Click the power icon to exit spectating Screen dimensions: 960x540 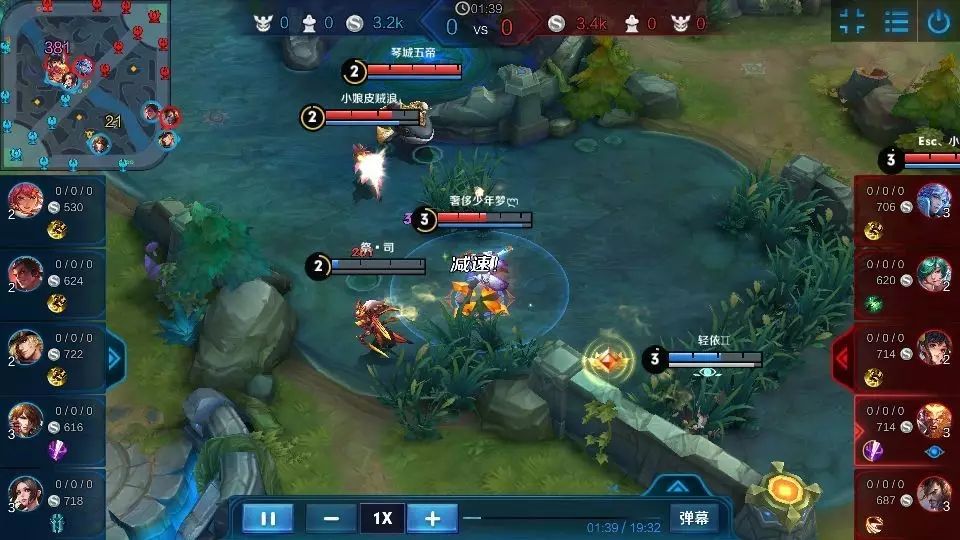937,22
